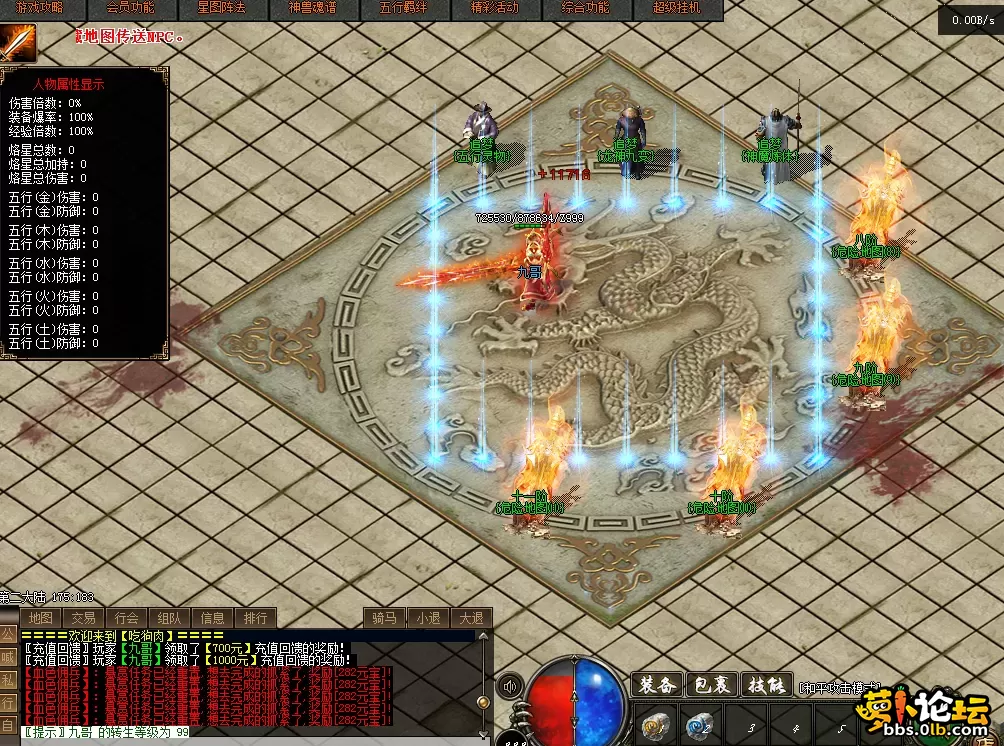Image resolution: width=1004 pixels, height=746 pixels.
Task: Toggle the sound speaker icon
Action: click(x=510, y=686)
